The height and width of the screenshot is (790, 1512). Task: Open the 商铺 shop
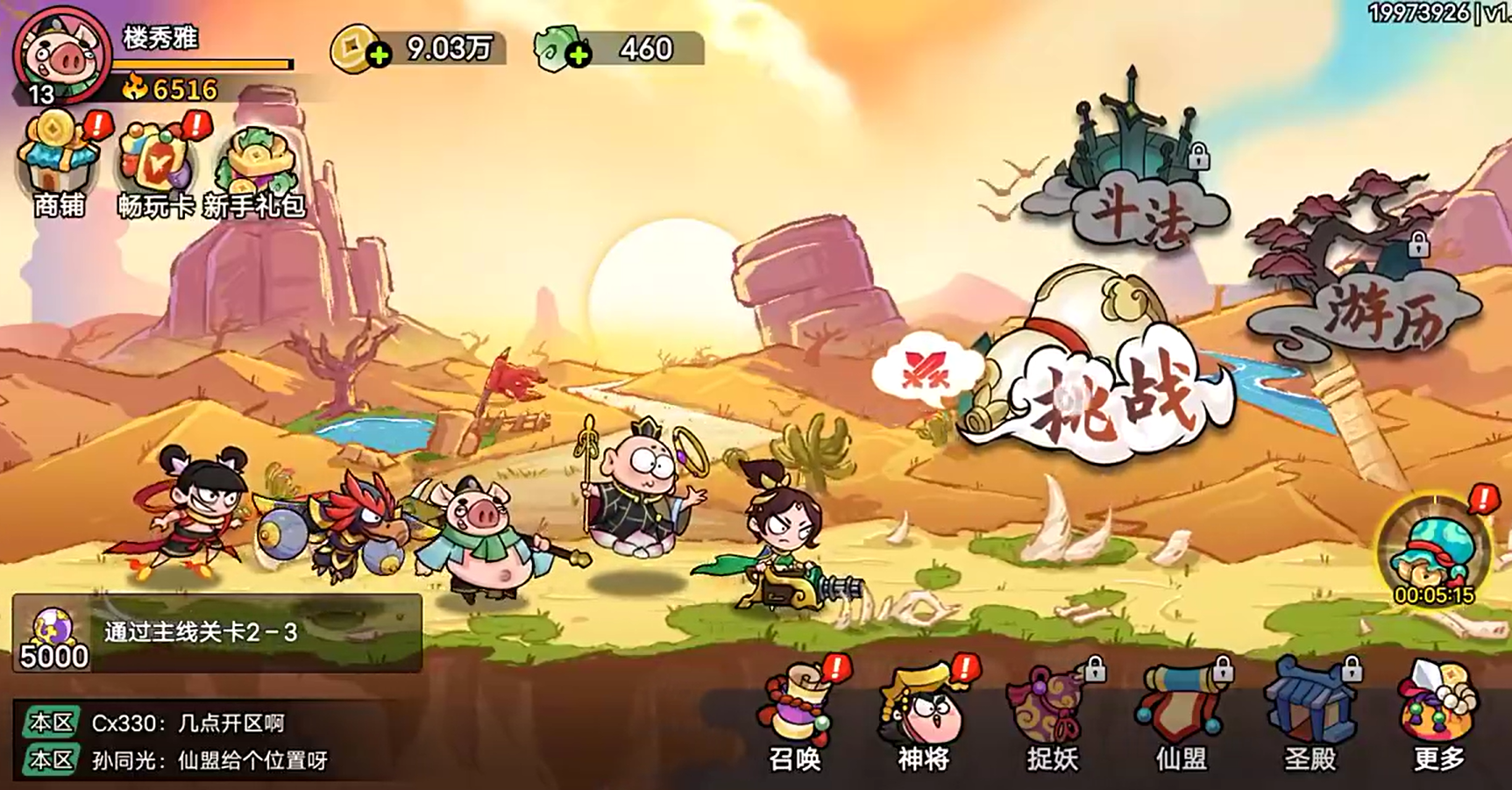[x=60, y=167]
